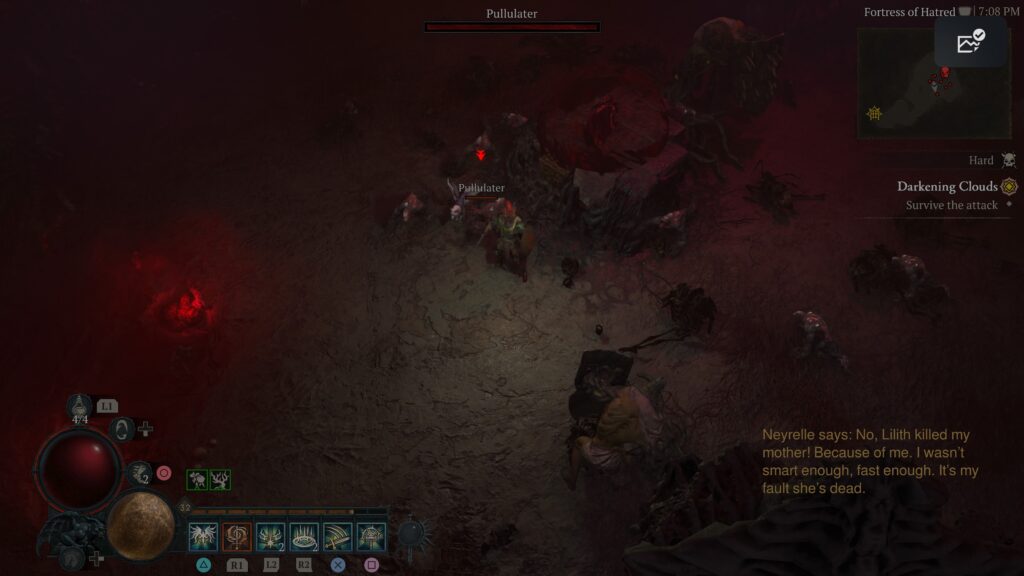
Task: Use the orange-bordered spiral skill
Action: pyautogui.click(x=237, y=537)
